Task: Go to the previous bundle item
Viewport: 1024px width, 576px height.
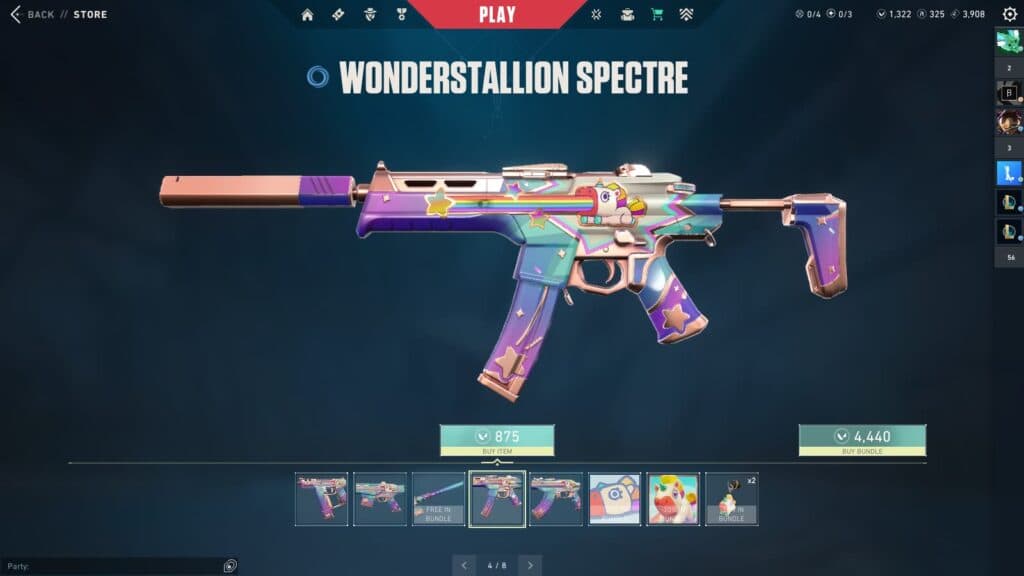Action: (x=464, y=565)
